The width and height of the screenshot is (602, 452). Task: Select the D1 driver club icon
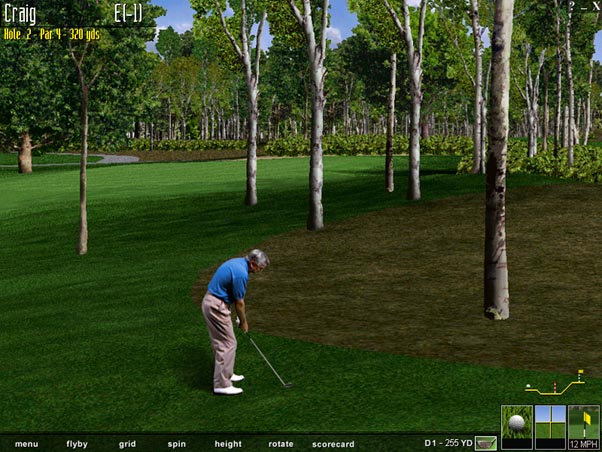[486, 442]
